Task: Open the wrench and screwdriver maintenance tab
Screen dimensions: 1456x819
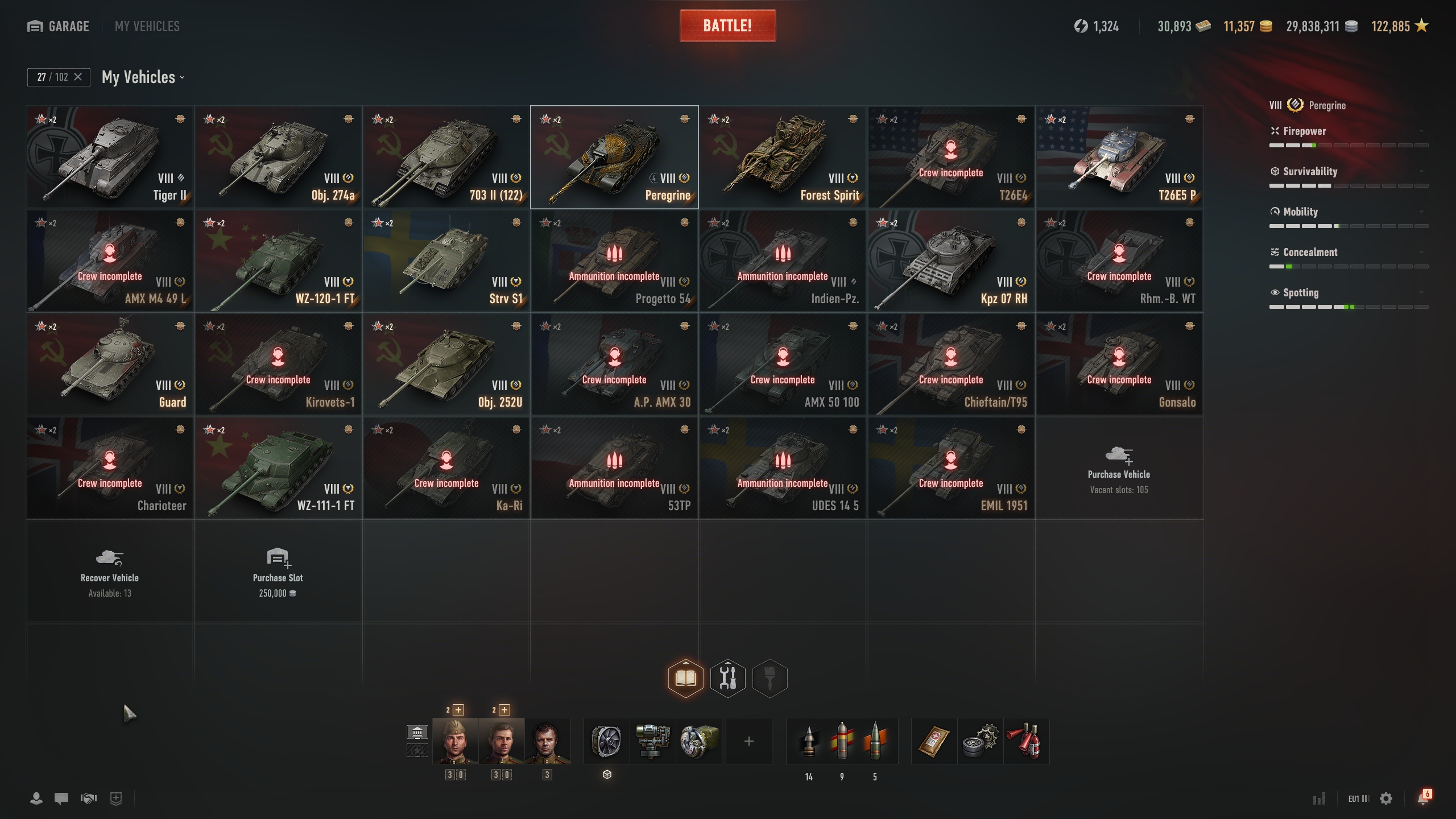Action: [727, 678]
